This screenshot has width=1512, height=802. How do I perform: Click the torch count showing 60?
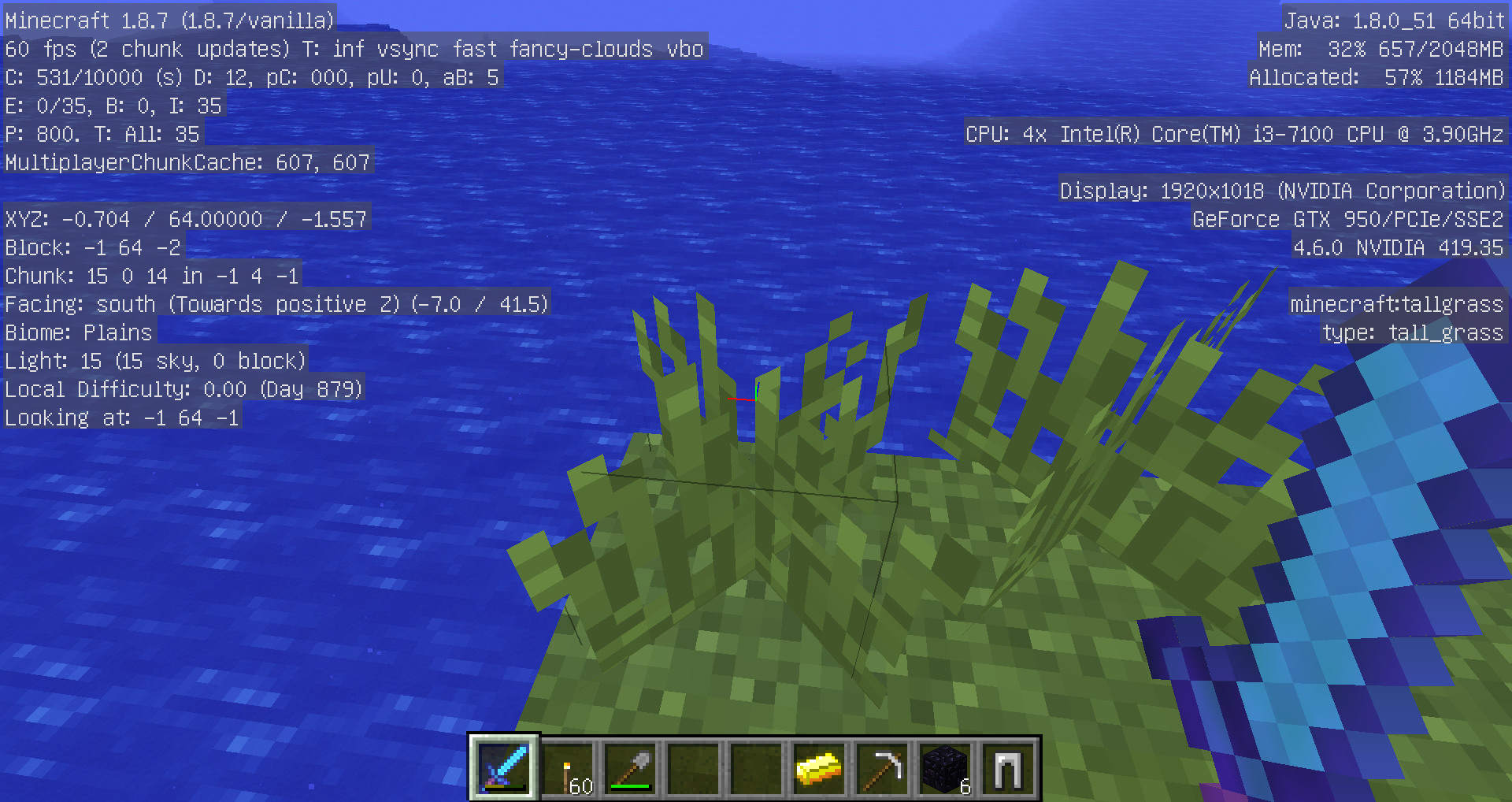point(580,785)
